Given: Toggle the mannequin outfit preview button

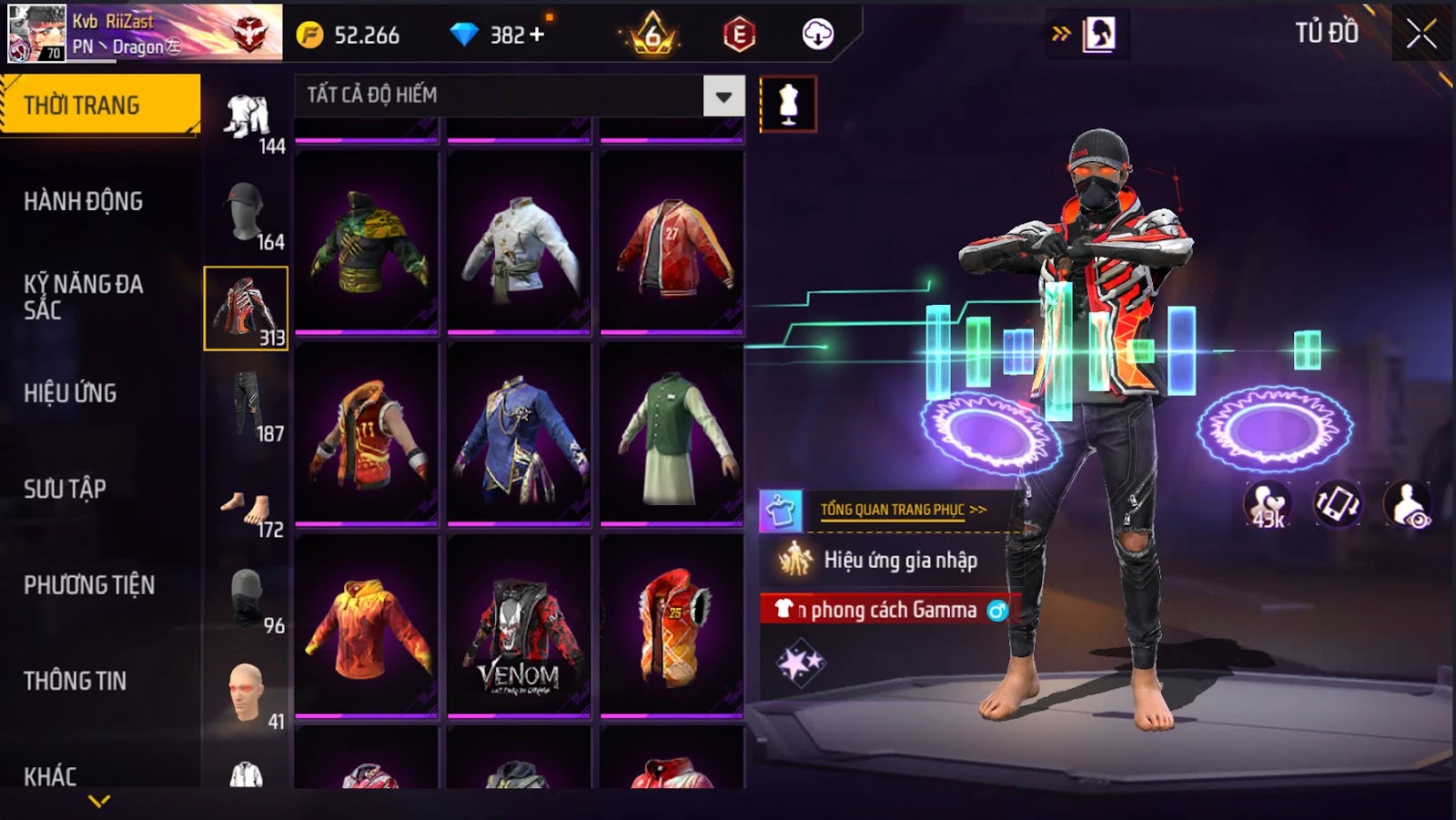Looking at the screenshot, I should click(x=788, y=104).
